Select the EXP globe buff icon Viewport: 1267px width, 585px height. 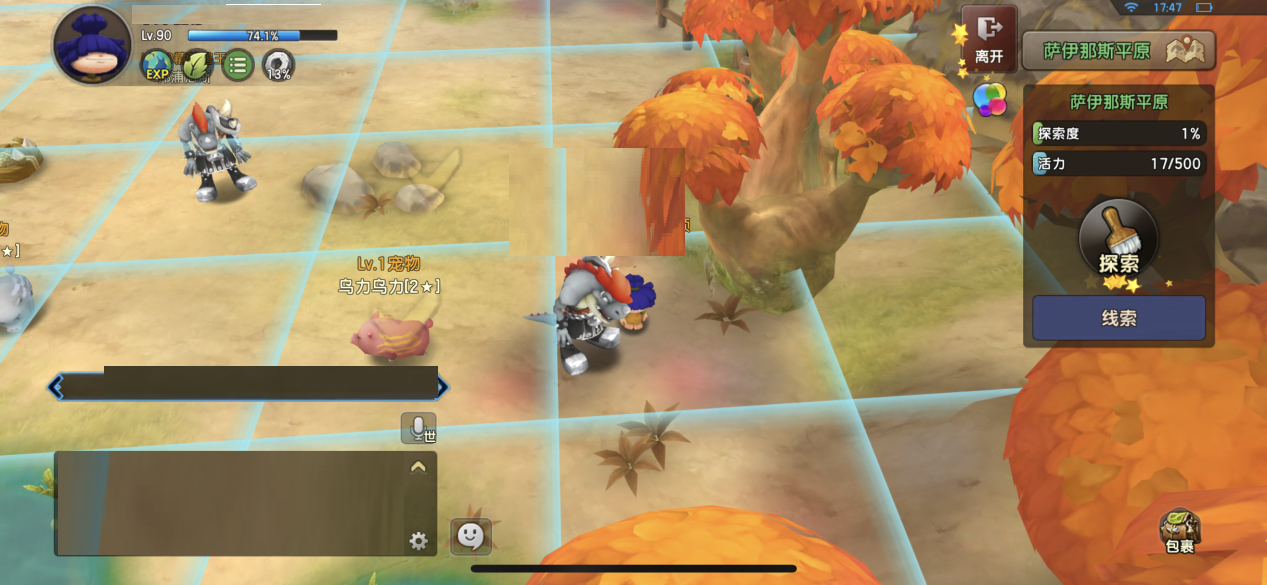coord(157,67)
